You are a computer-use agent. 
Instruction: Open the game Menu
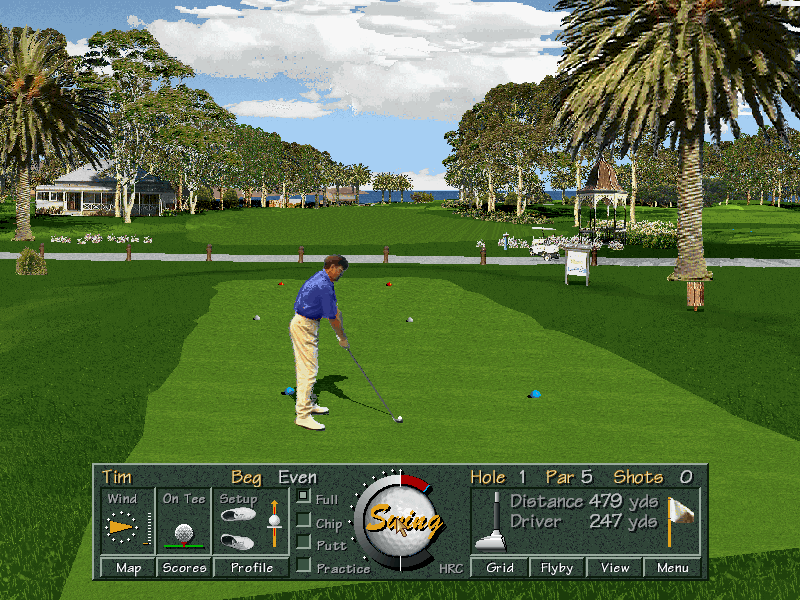coord(673,568)
